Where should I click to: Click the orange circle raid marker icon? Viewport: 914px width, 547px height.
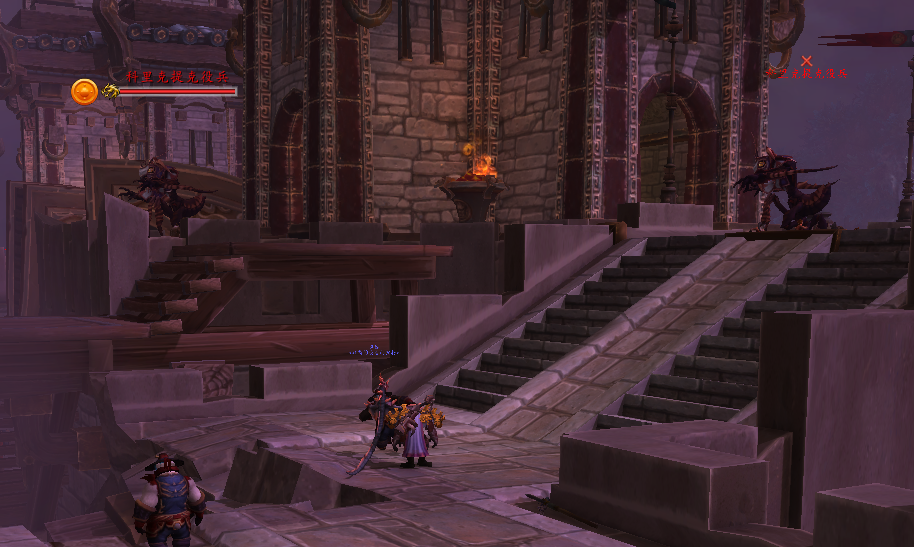pos(84,92)
